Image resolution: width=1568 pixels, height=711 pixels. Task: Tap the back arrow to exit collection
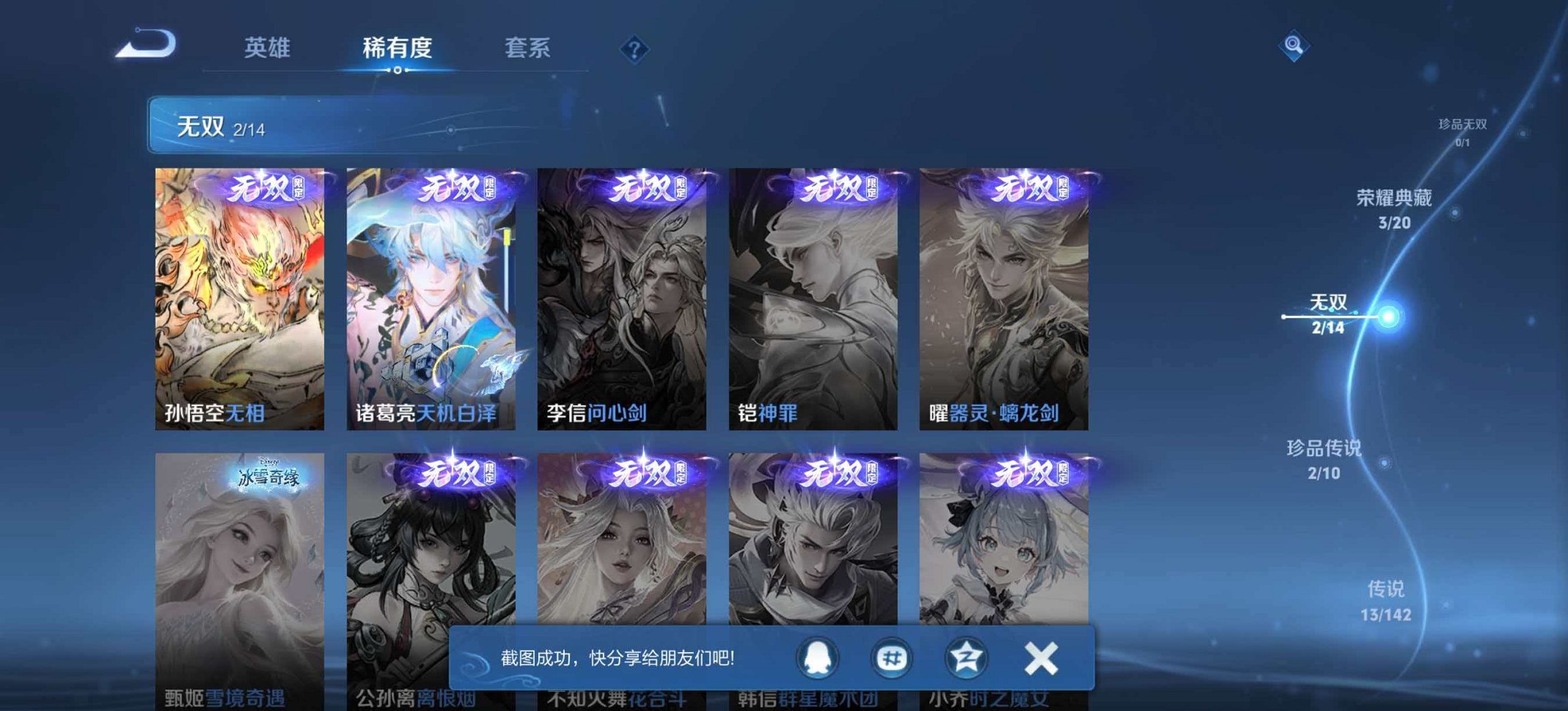(x=146, y=42)
